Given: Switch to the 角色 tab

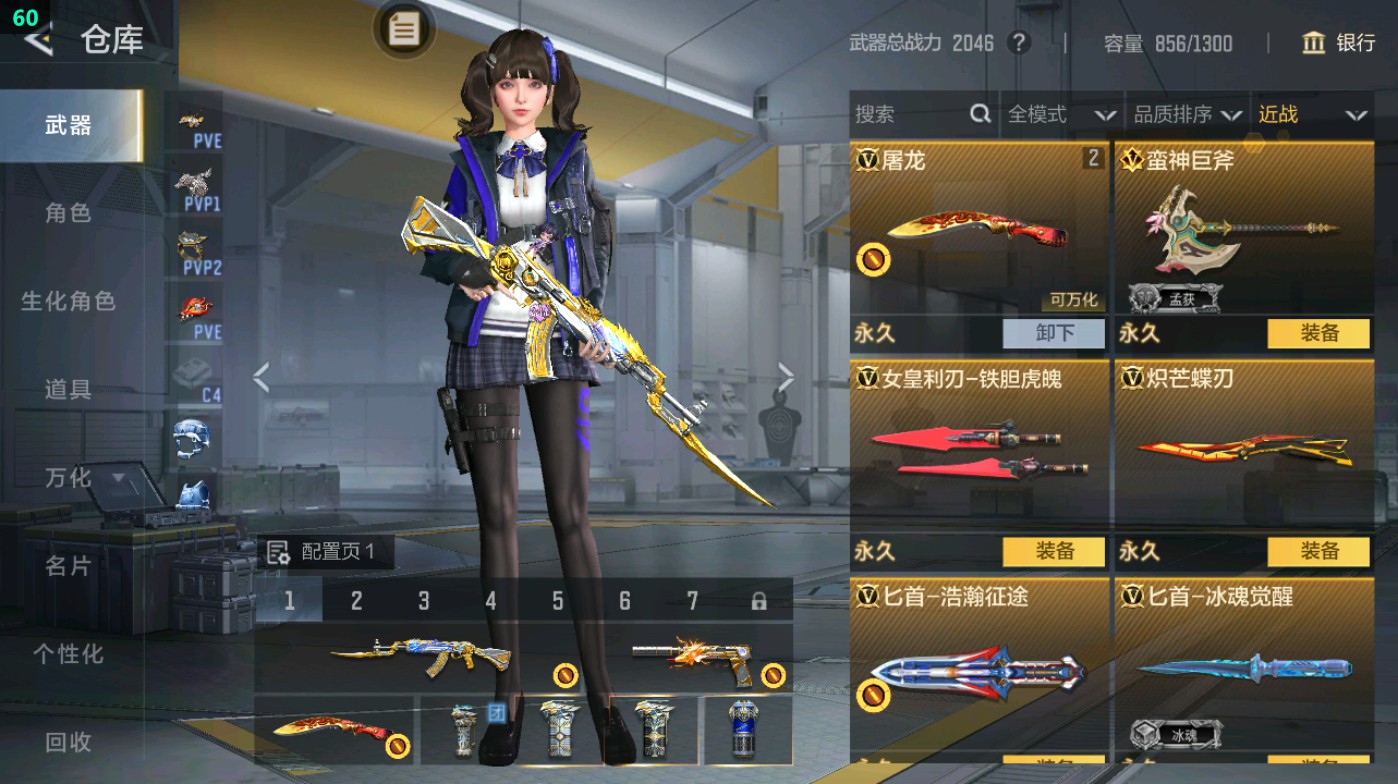Looking at the screenshot, I should pos(70,214).
